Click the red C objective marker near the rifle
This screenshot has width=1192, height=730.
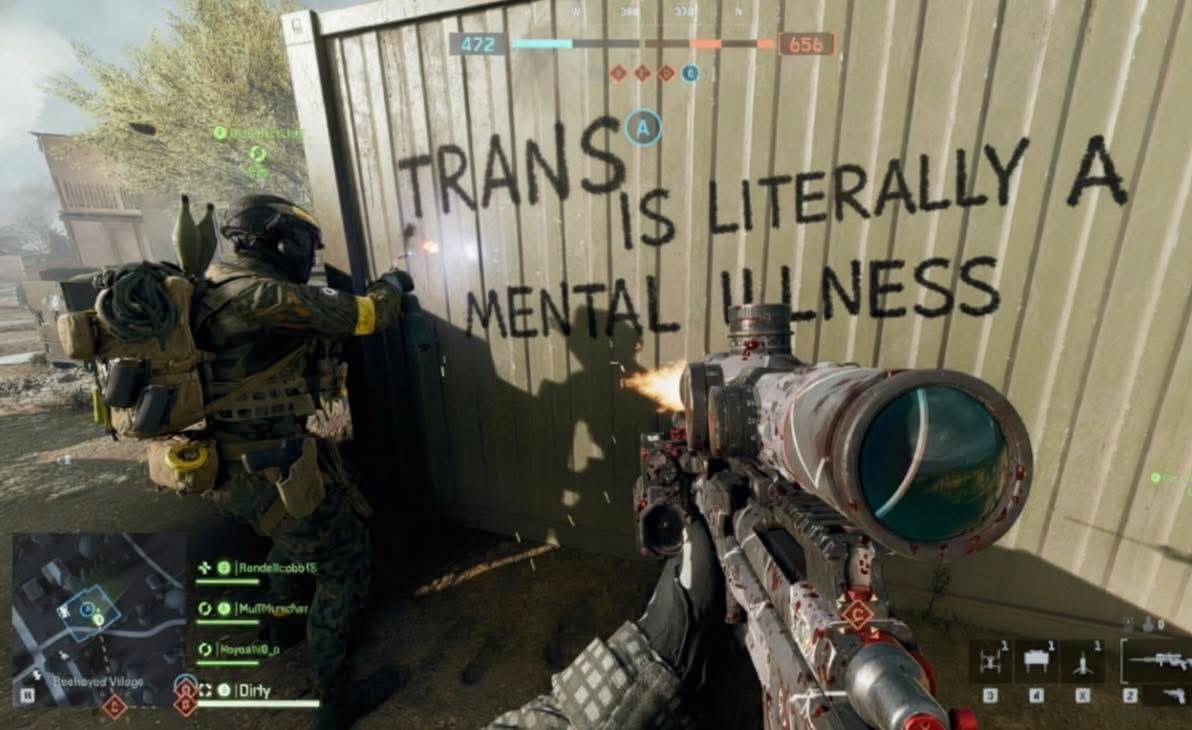(856, 613)
